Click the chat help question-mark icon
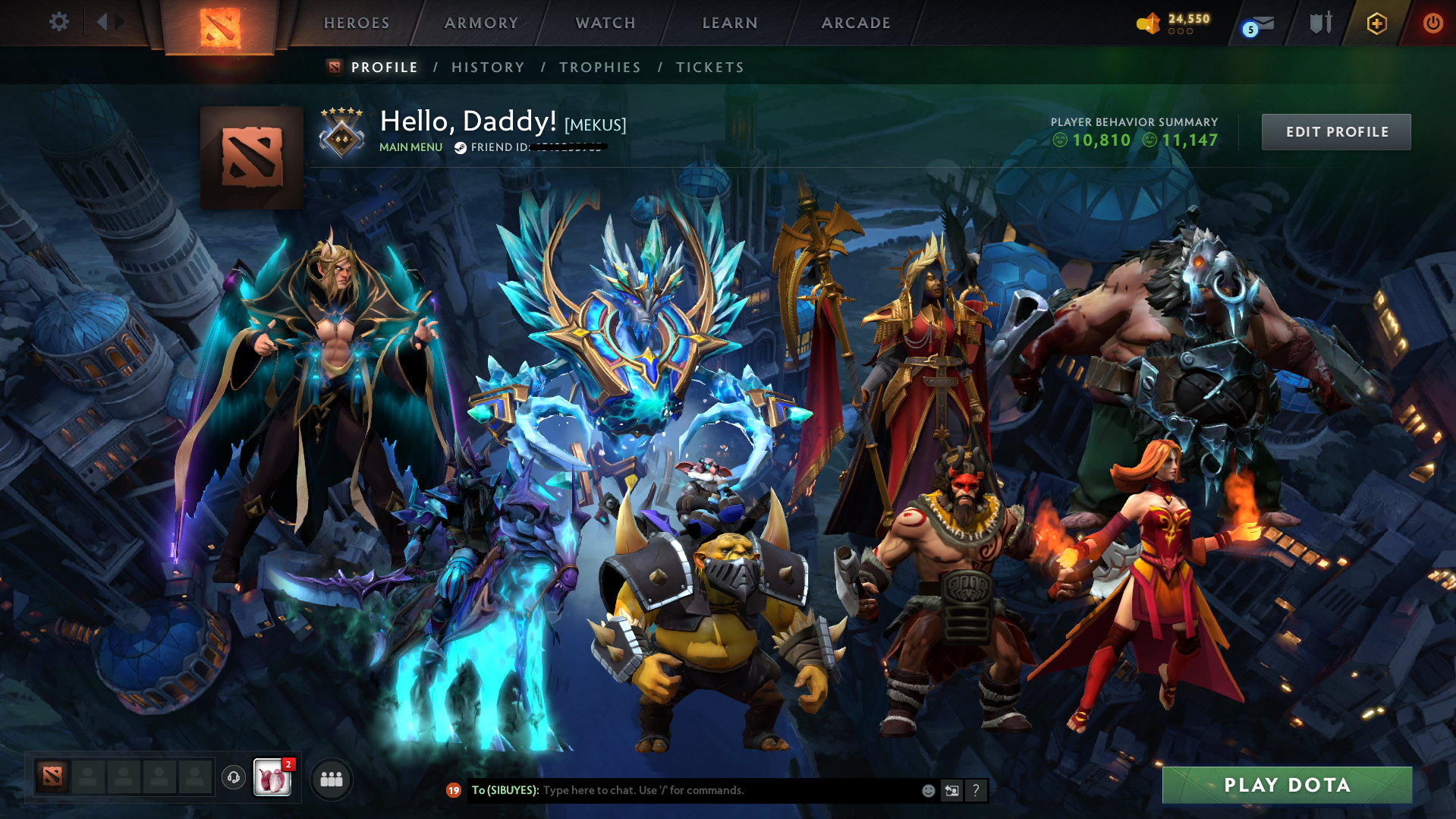The width and height of the screenshot is (1456, 819). (976, 790)
